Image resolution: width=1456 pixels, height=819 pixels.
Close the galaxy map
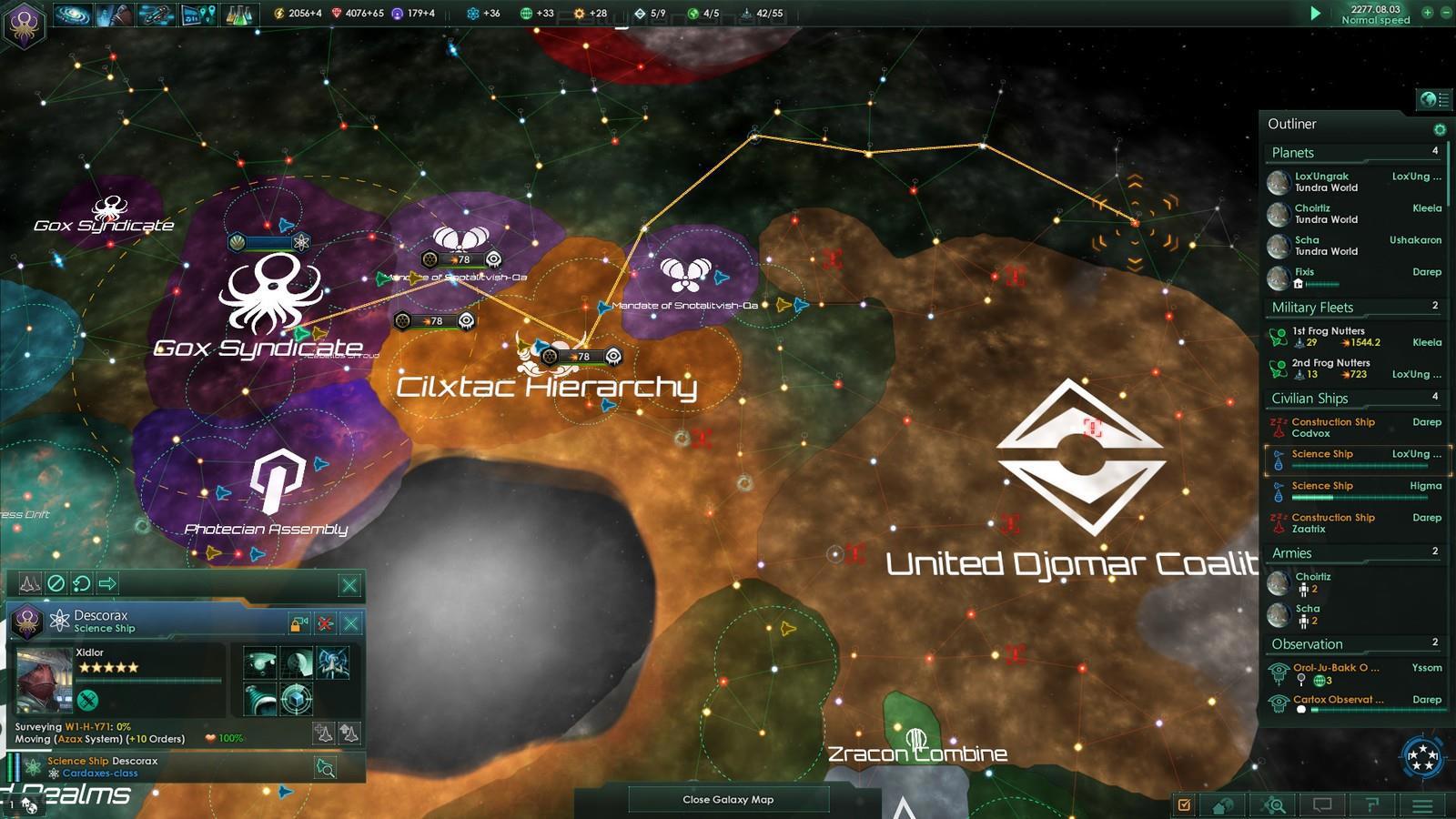pyautogui.click(x=728, y=799)
